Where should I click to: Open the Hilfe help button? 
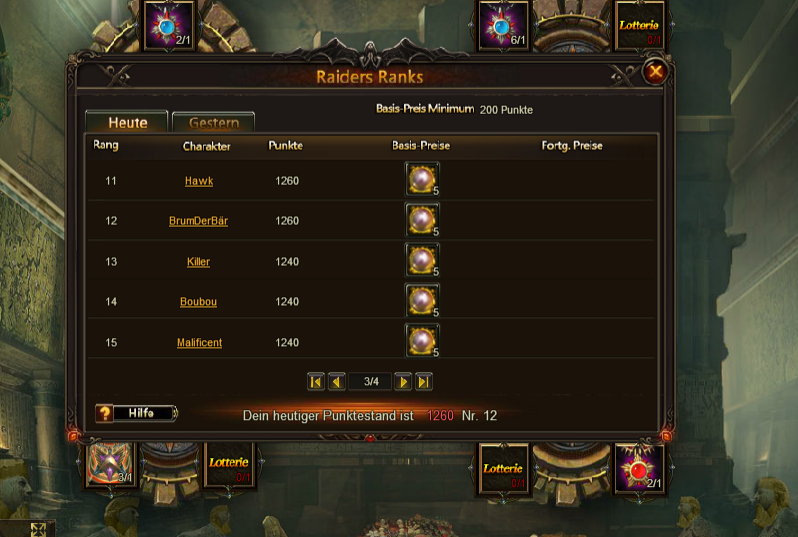click(x=136, y=413)
